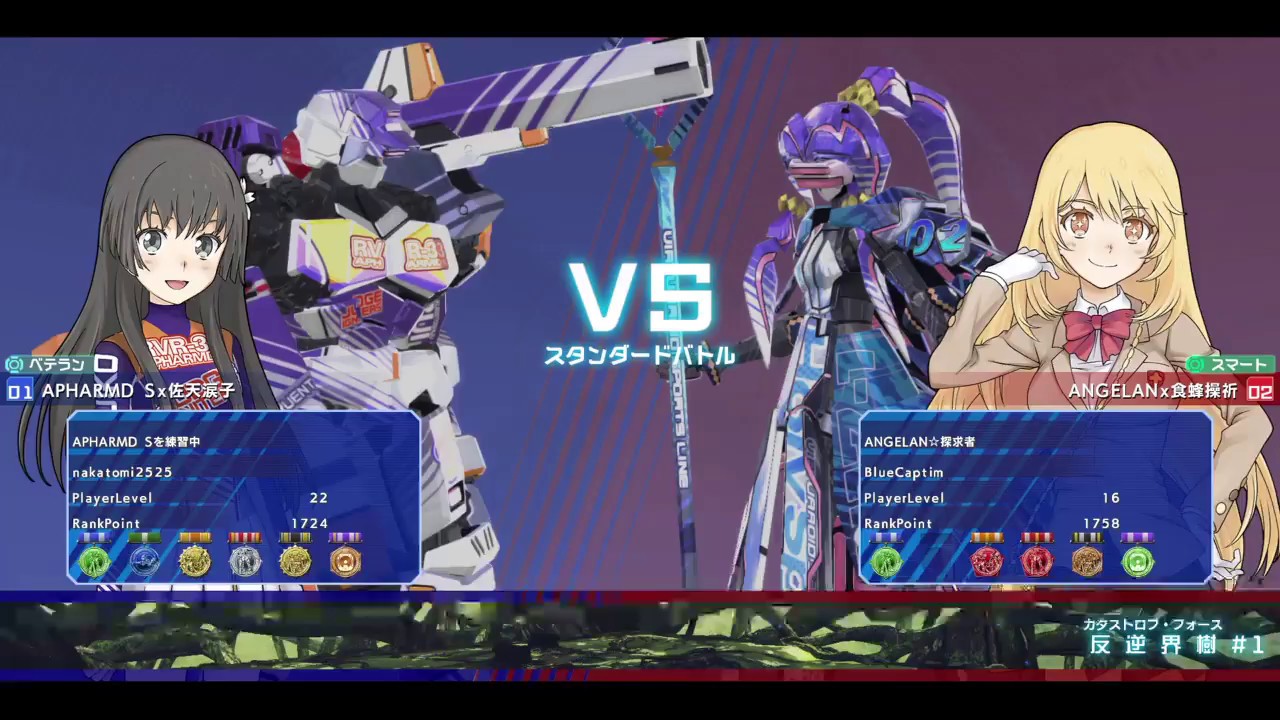Select the purple-ribbon green medal on right panel
Viewport: 1280px width, 720px height.
1137,562
